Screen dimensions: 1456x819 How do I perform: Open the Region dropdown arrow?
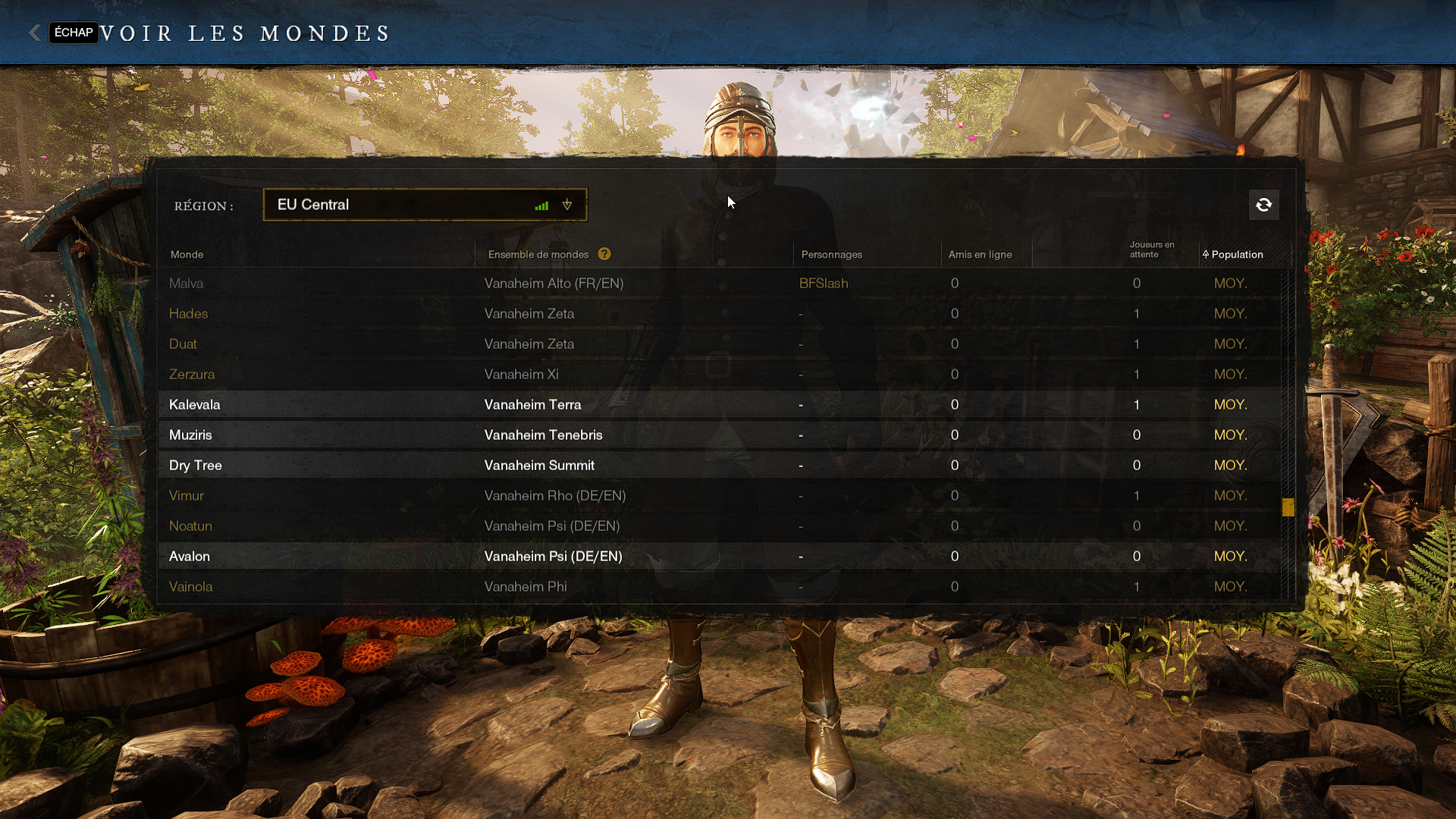(567, 205)
